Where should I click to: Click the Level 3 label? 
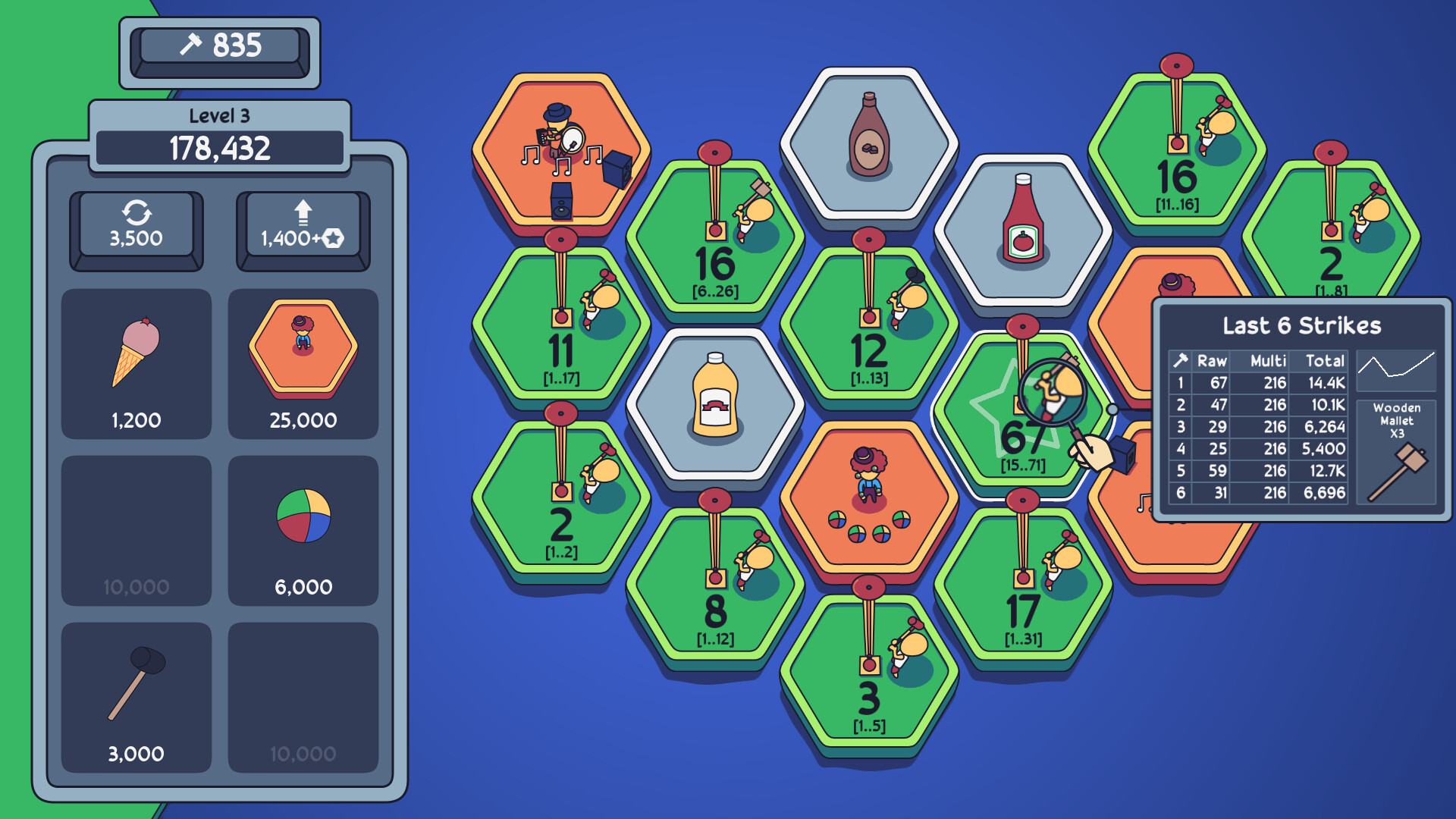[x=221, y=115]
